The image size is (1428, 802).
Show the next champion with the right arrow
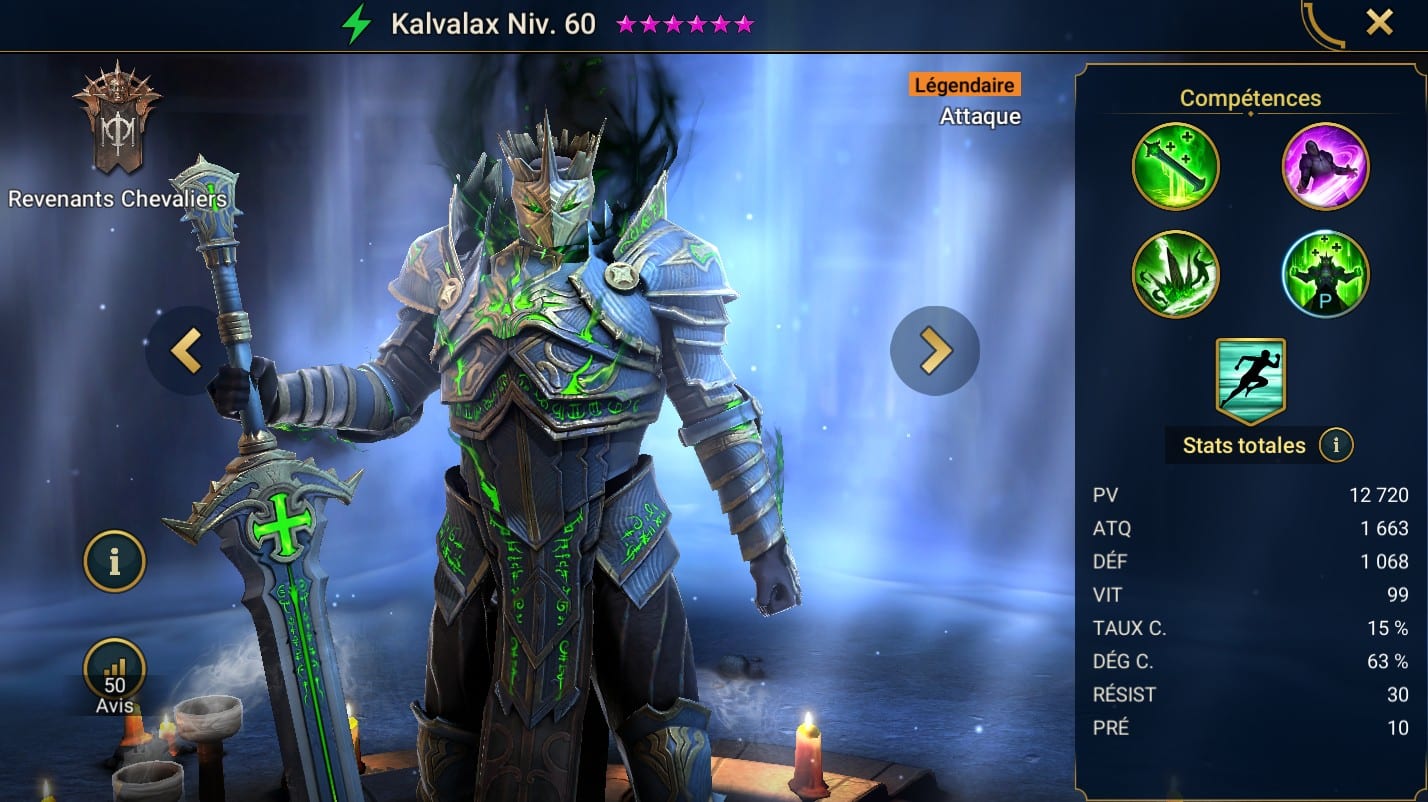tap(934, 350)
